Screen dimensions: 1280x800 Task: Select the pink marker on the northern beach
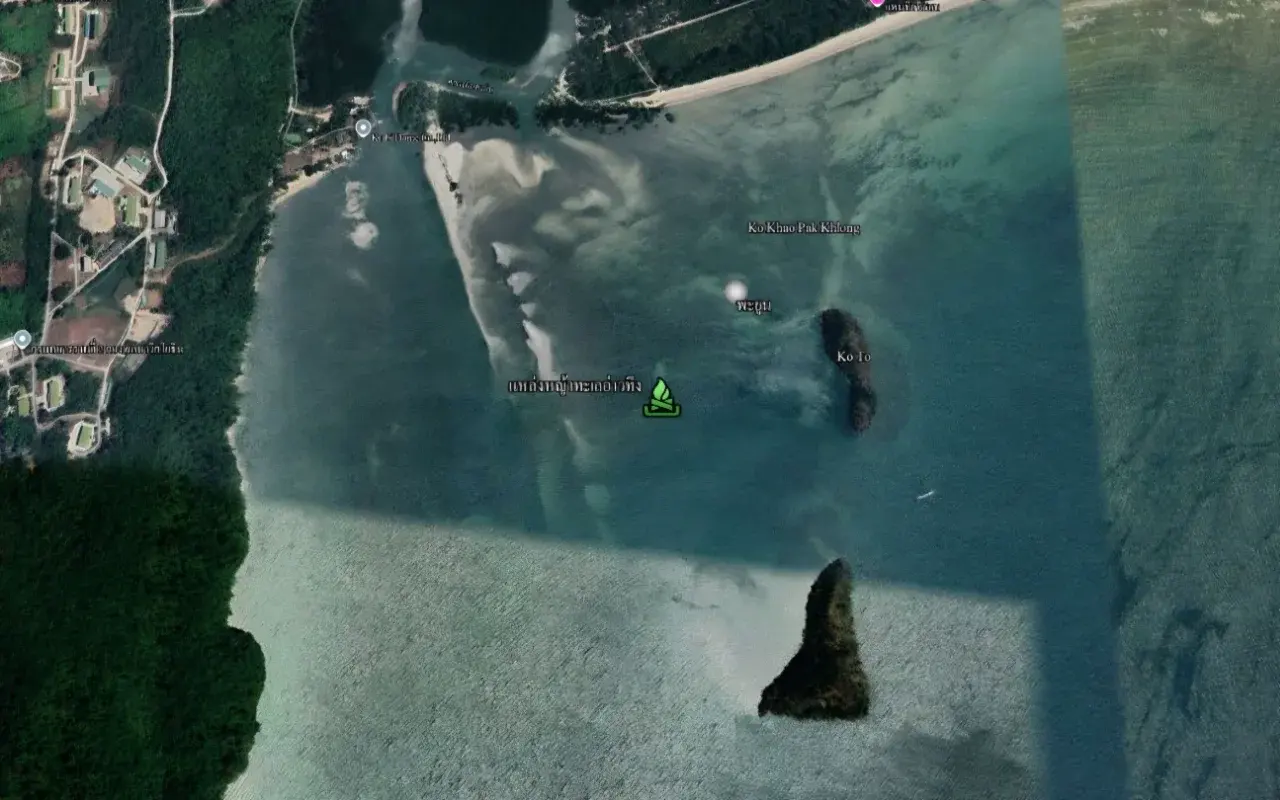point(877,2)
